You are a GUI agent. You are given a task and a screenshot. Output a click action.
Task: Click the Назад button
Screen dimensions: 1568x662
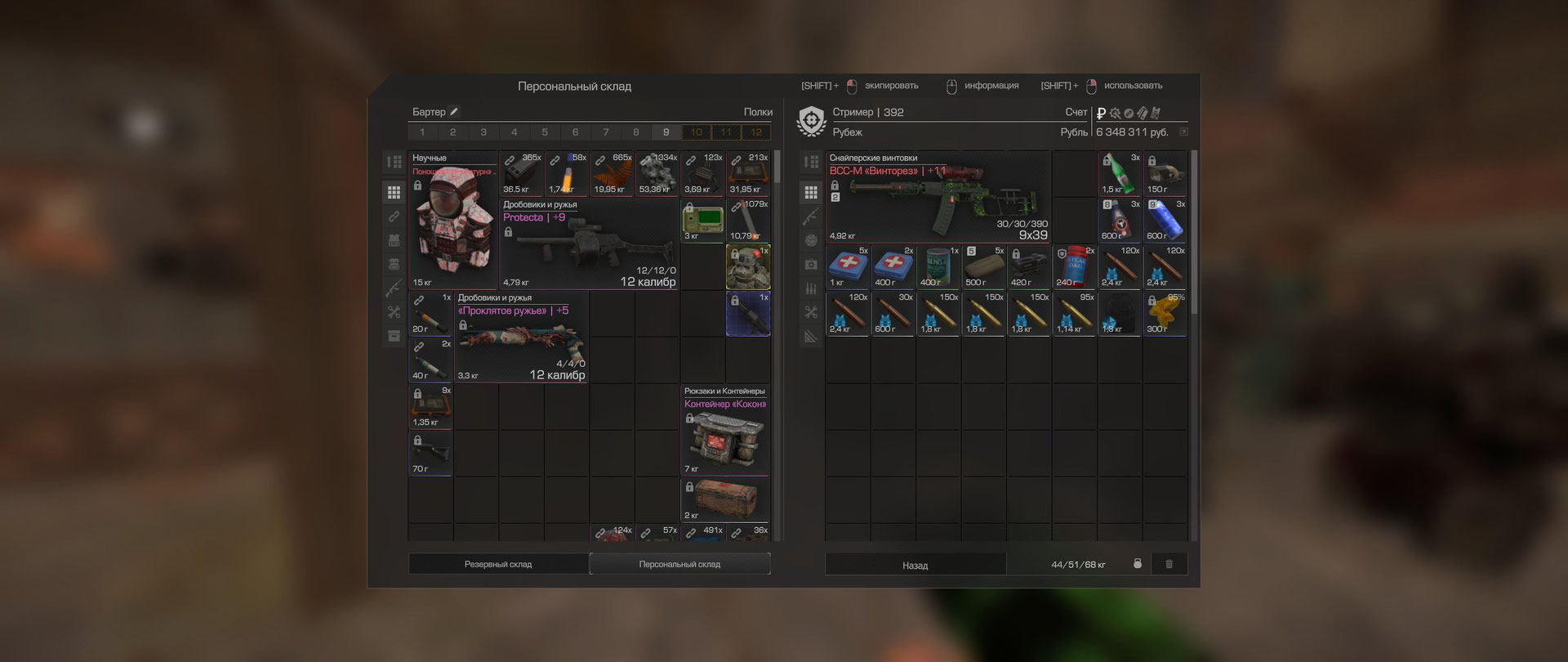click(915, 565)
